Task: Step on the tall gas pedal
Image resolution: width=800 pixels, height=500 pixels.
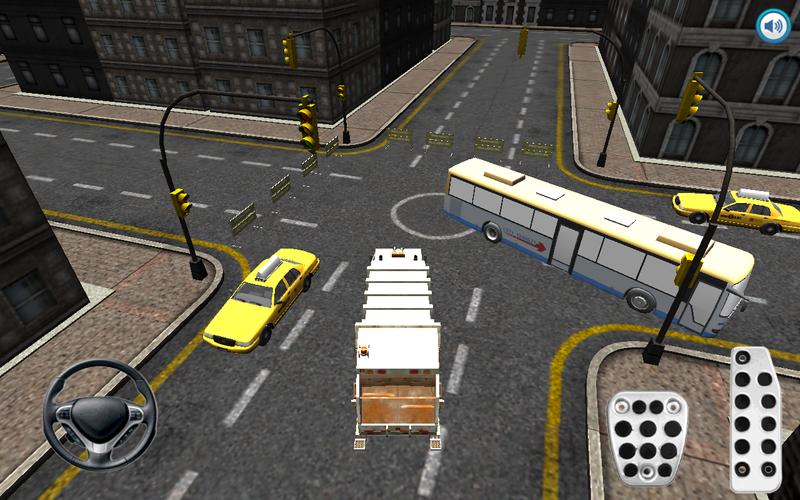Action: [x=756, y=418]
